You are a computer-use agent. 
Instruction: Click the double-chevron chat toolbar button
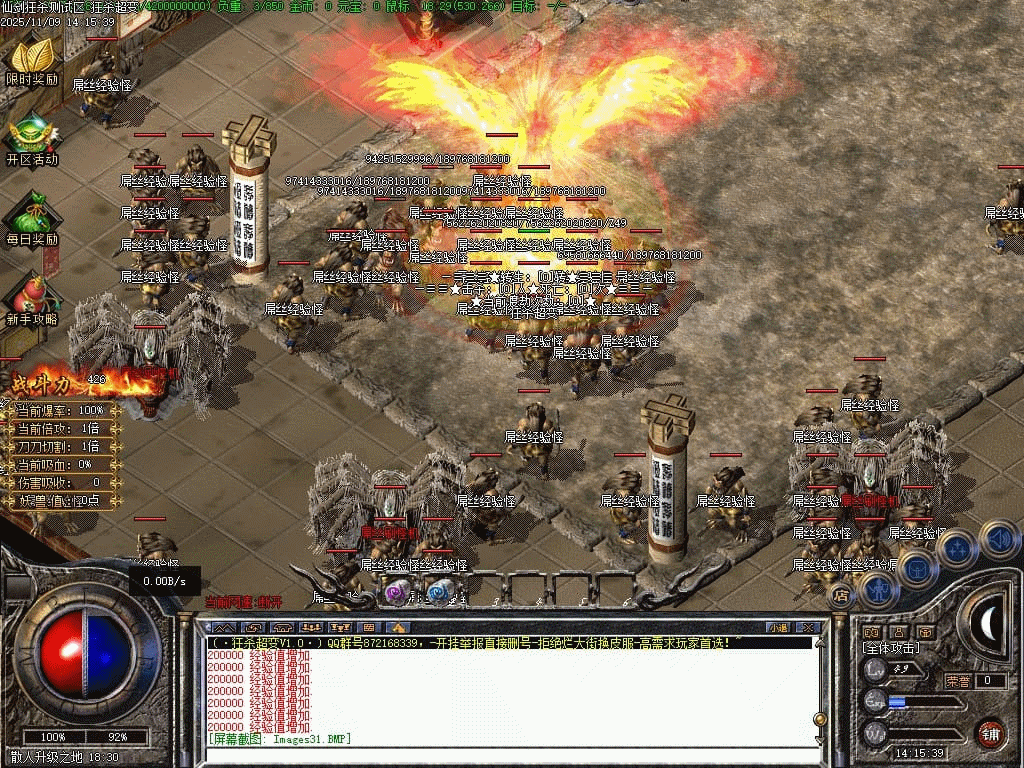(x=224, y=627)
